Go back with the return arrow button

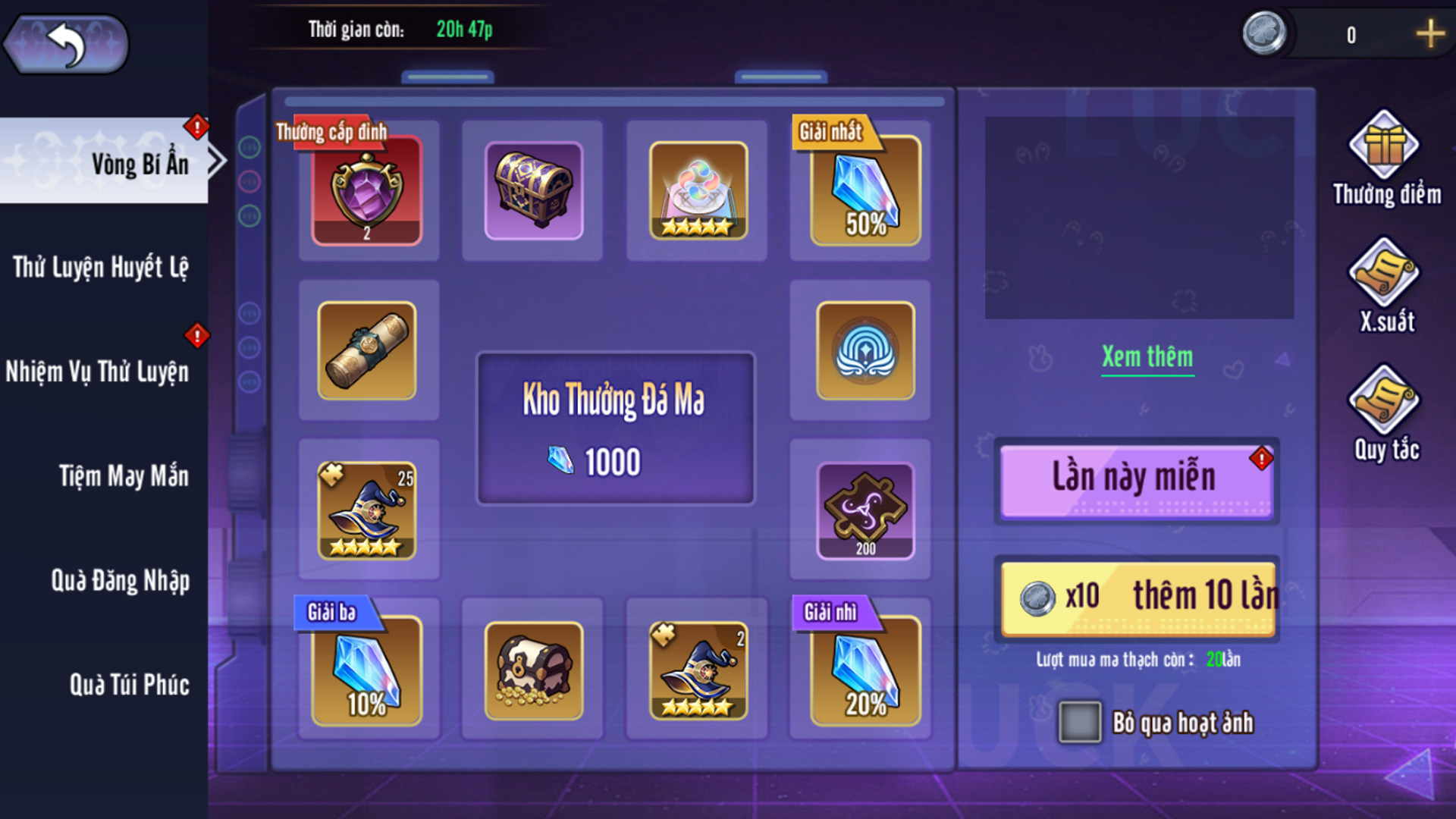click(x=67, y=44)
